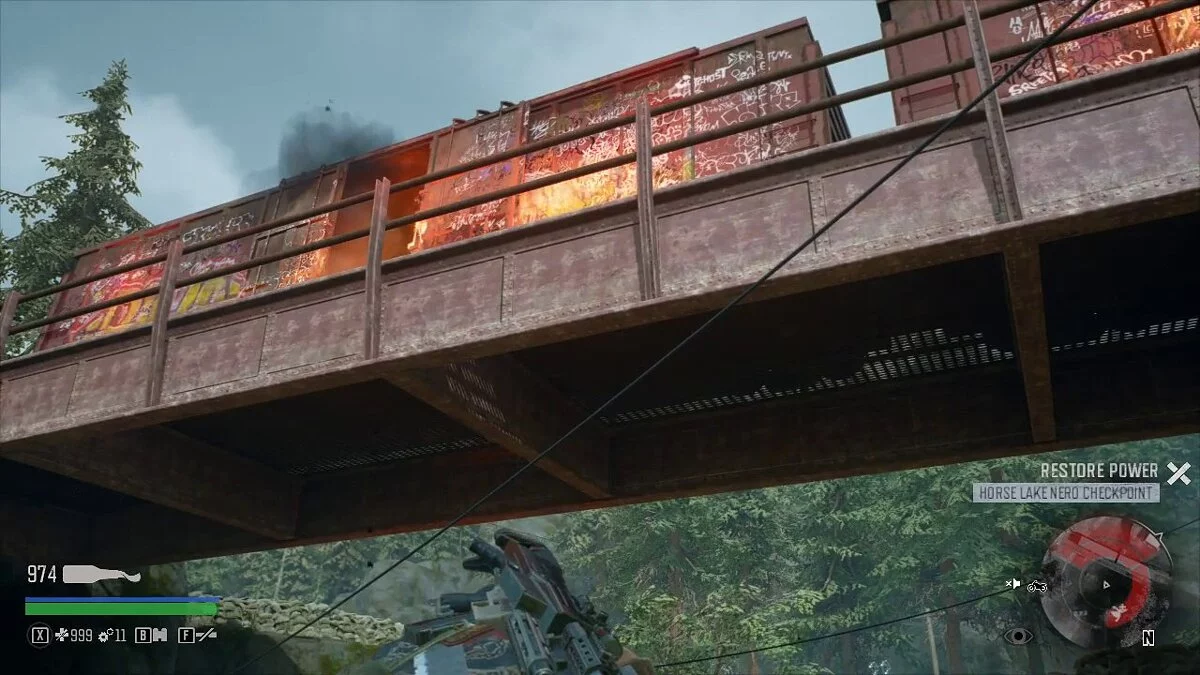Activate the binoculars icon
1200x675 pixels.
click(x=158, y=634)
